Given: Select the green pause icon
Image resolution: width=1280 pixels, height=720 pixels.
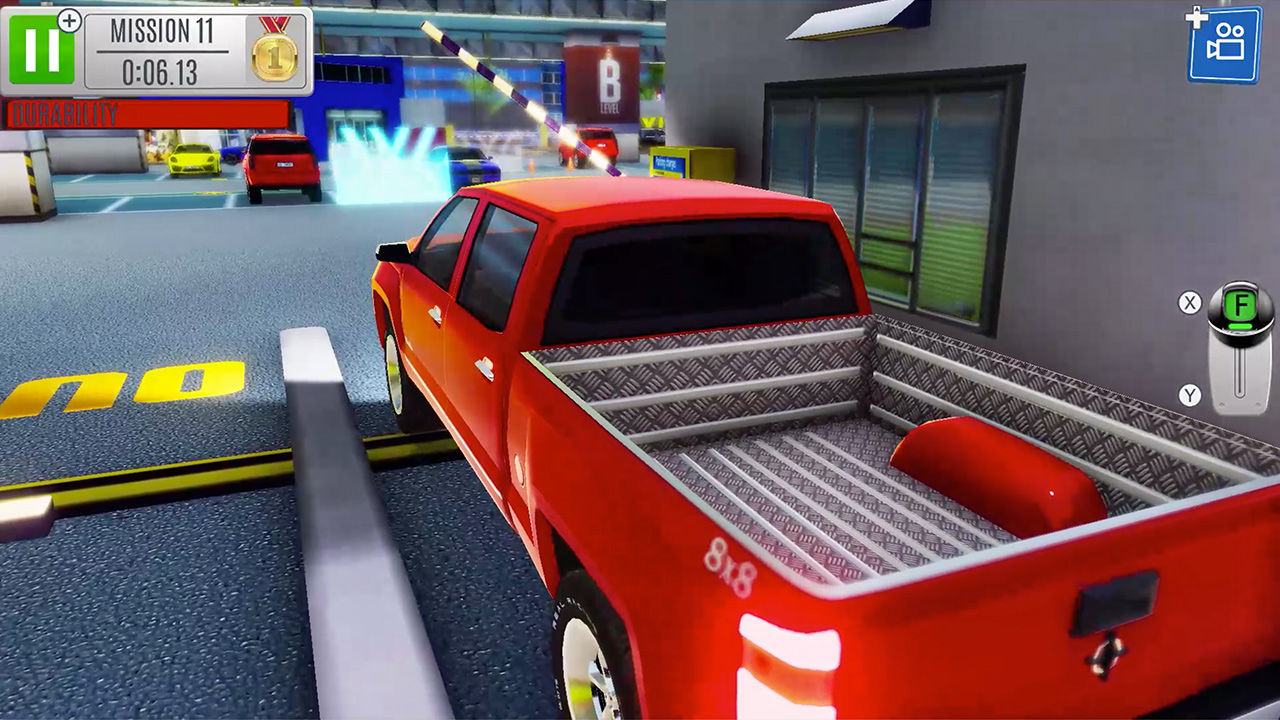Looking at the screenshot, I should point(40,47).
